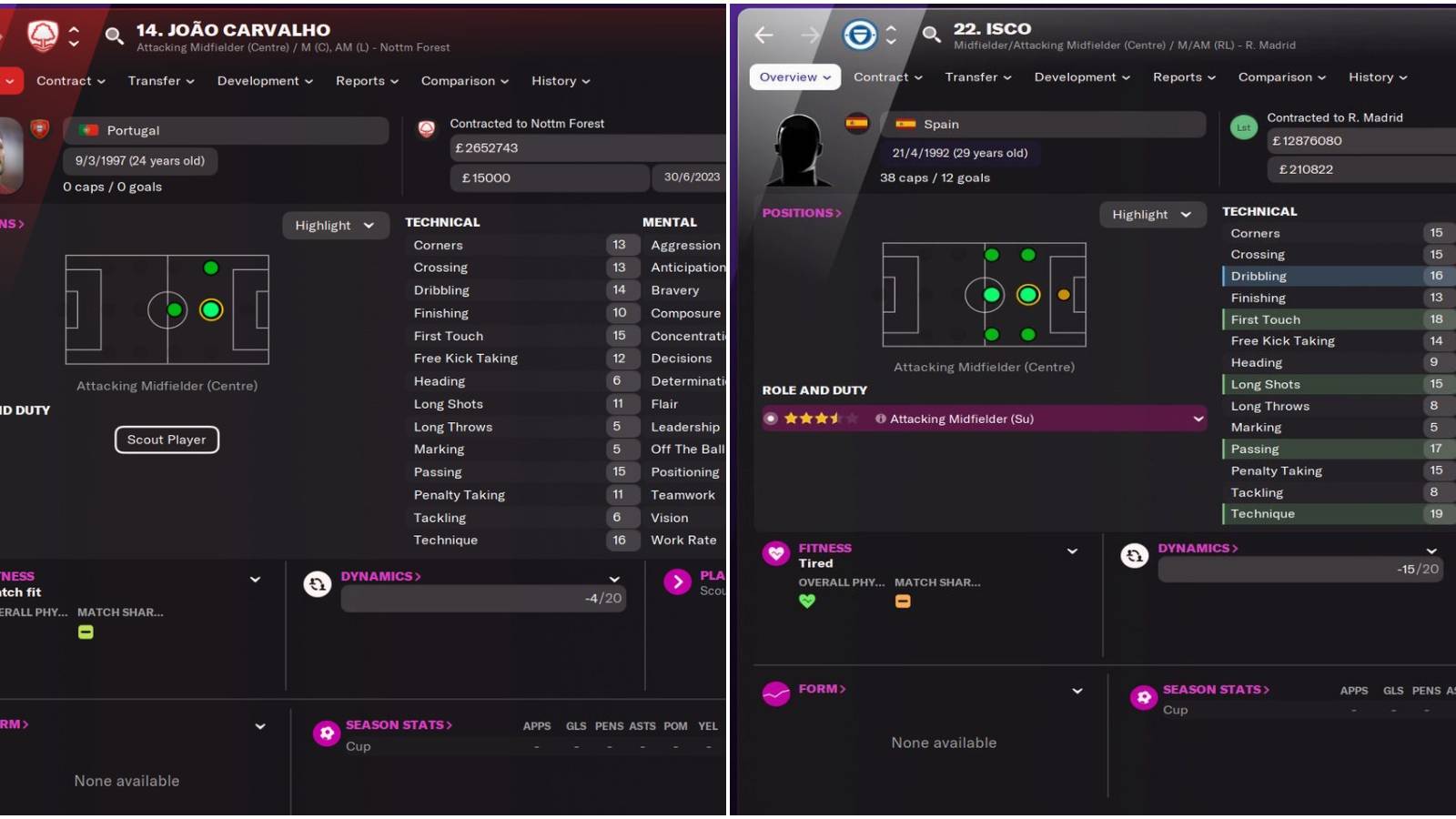Click the back arrow on Isco's screen

764,35
